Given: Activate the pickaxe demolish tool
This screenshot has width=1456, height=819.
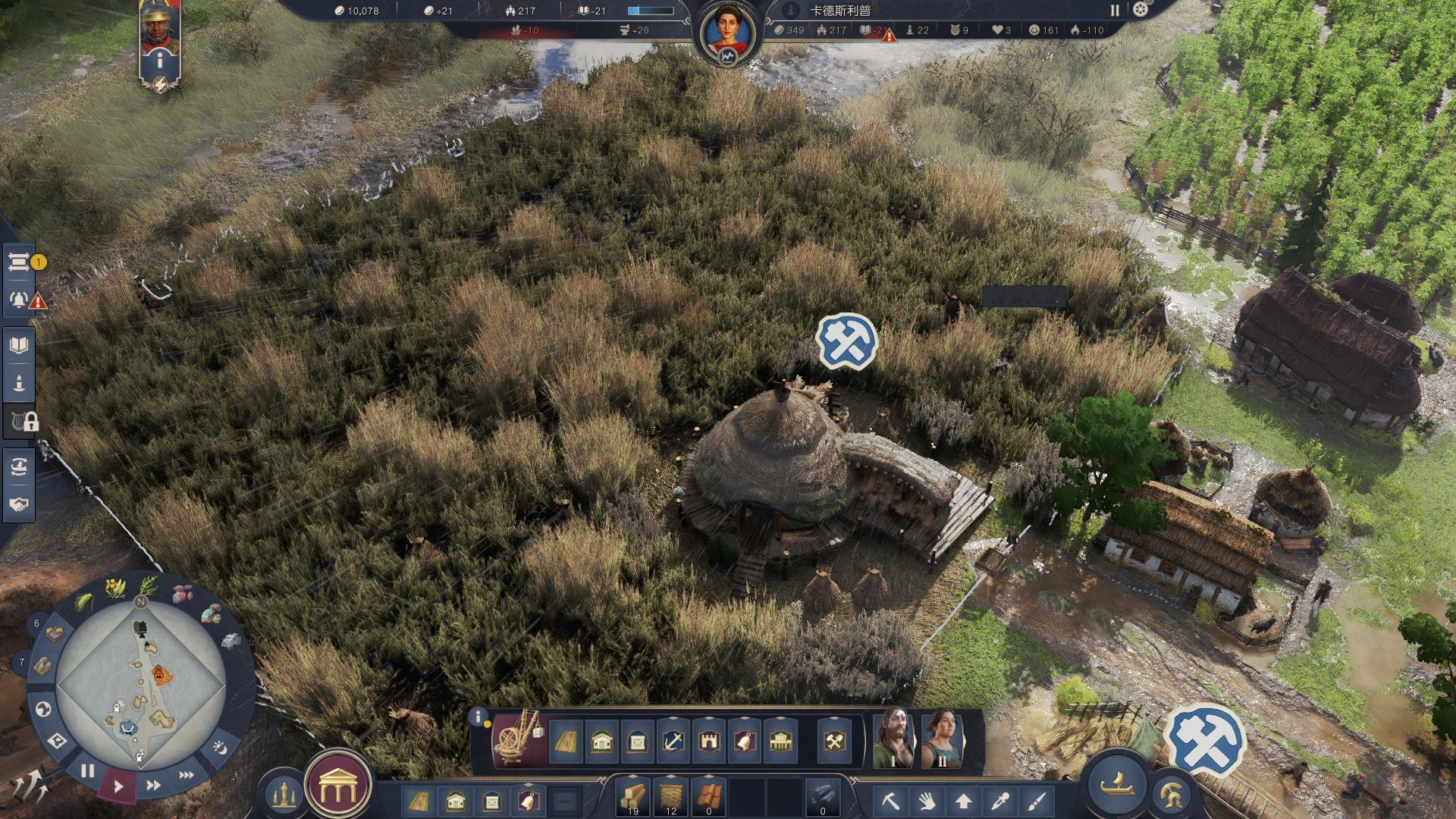Looking at the screenshot, I should (891, 800).
